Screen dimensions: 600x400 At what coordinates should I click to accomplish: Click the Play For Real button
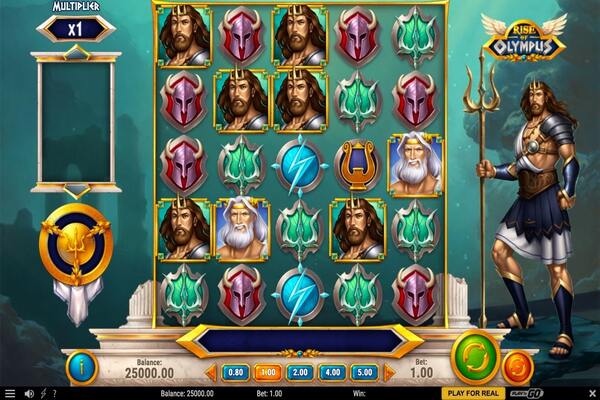[474, 393]
